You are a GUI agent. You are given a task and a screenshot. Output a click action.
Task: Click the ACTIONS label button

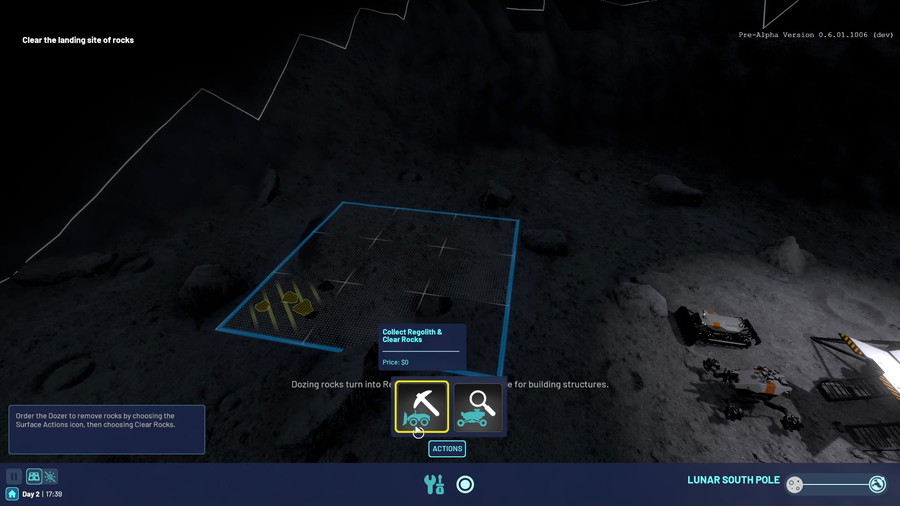tap(447, 449)
